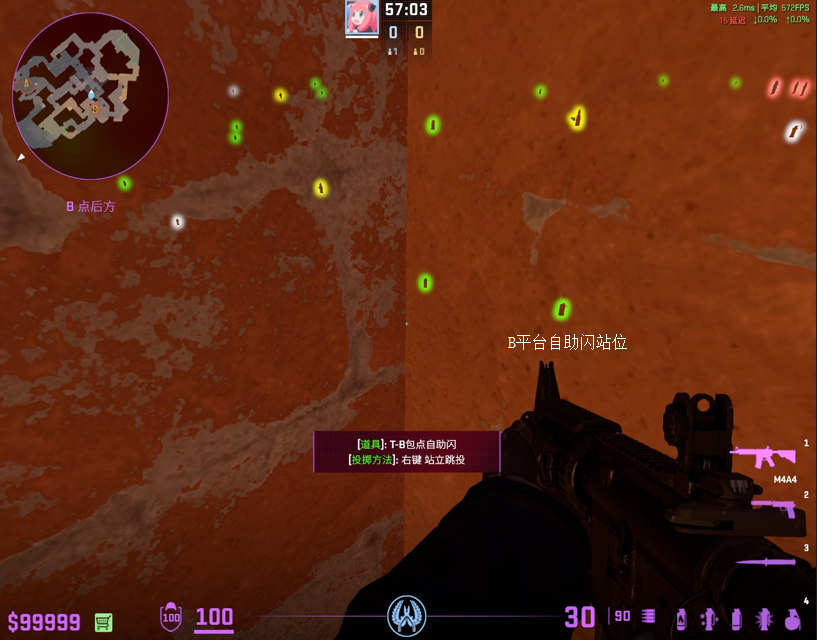Select the M4A4 rifle slot
The image size is (817, 640).
[763, 458]
